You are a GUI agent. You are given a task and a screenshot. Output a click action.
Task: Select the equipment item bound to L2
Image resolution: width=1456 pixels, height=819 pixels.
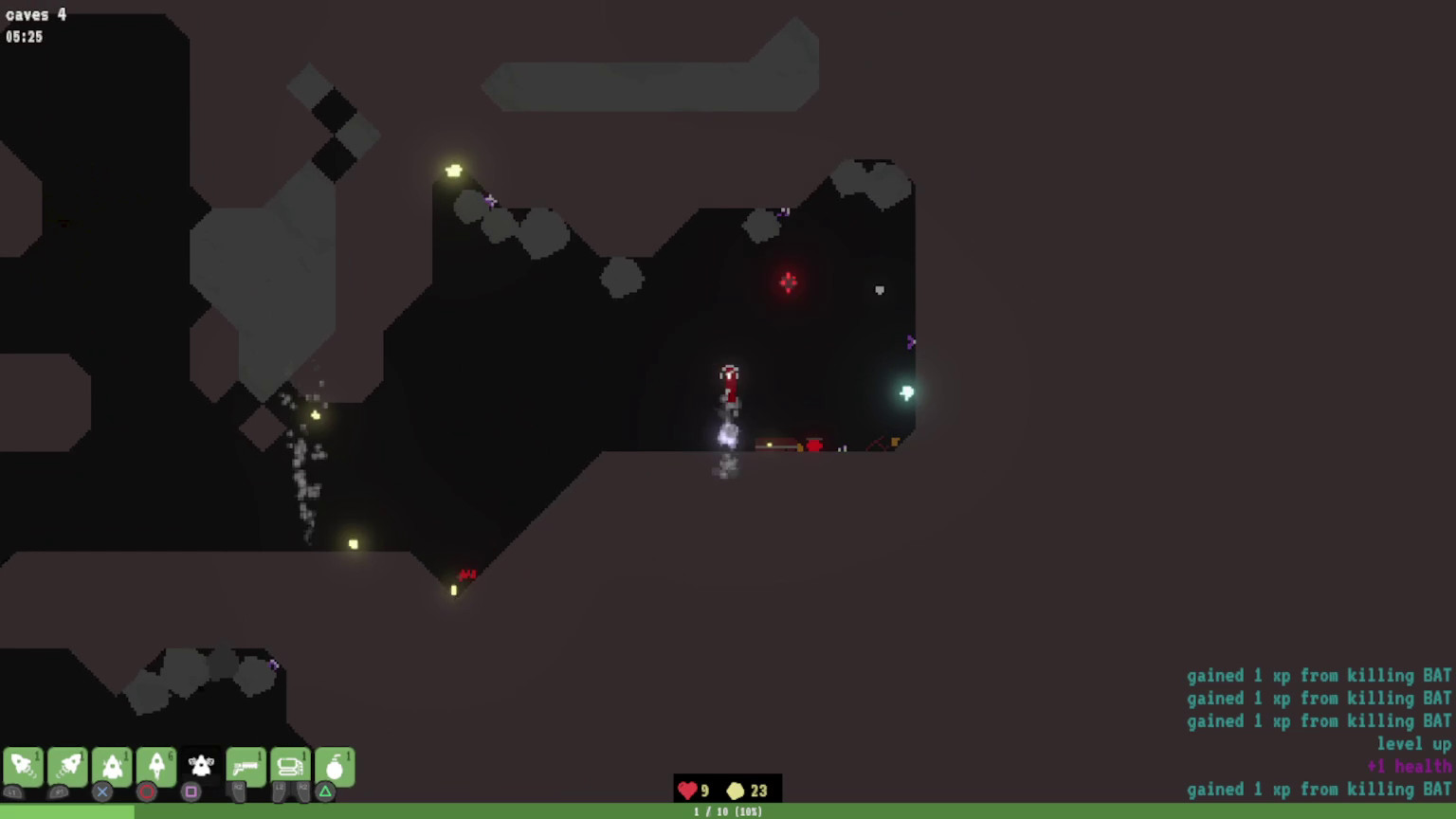[x=290, y=766]
